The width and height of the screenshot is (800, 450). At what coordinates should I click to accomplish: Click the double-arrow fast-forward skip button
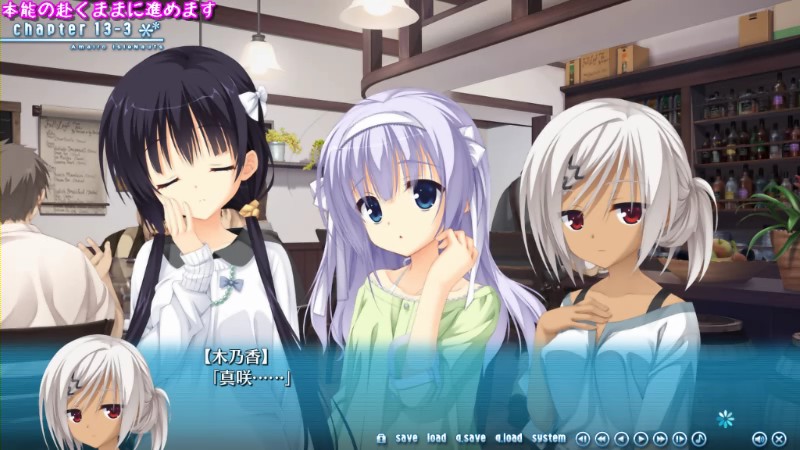pos(660,438)
